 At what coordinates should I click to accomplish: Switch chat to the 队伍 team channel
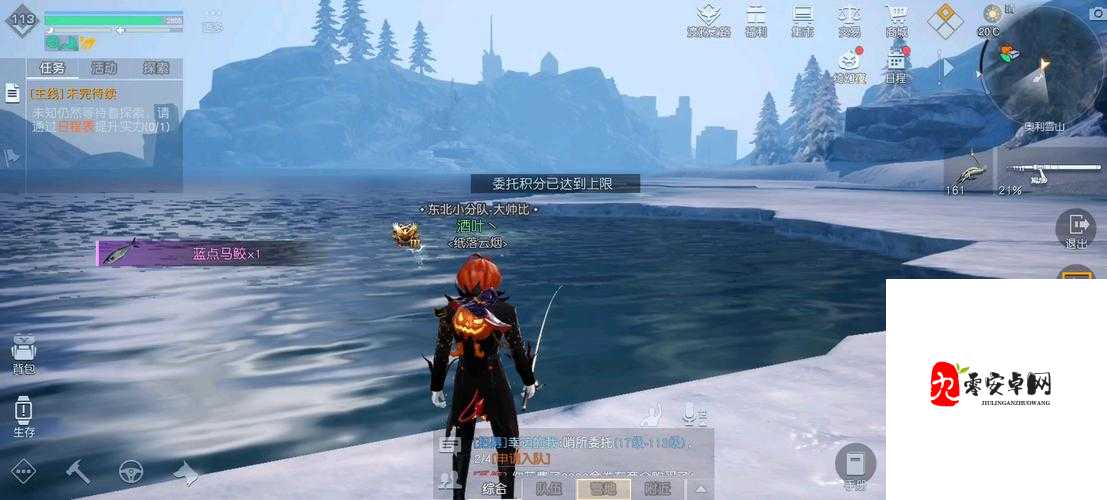click(x=548, y=488)
